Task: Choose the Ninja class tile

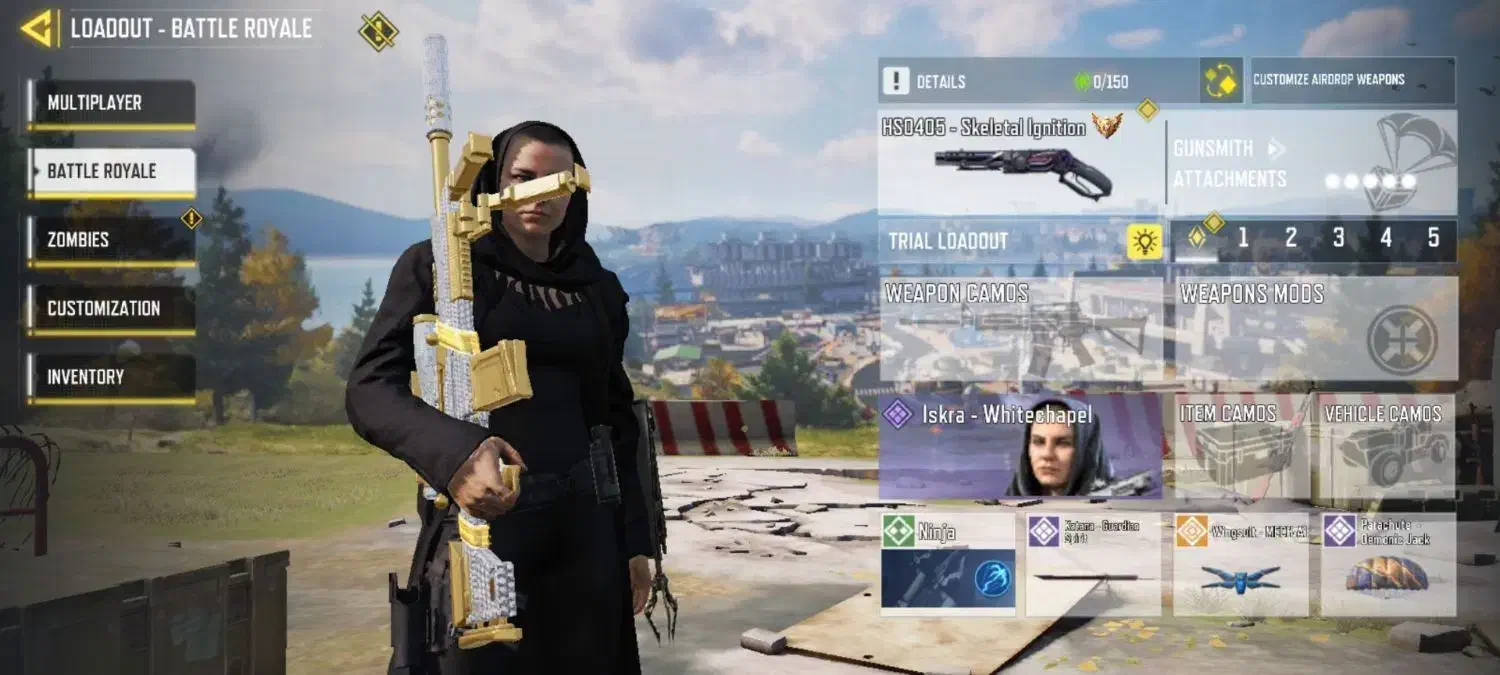Action: tap(947, 563)
